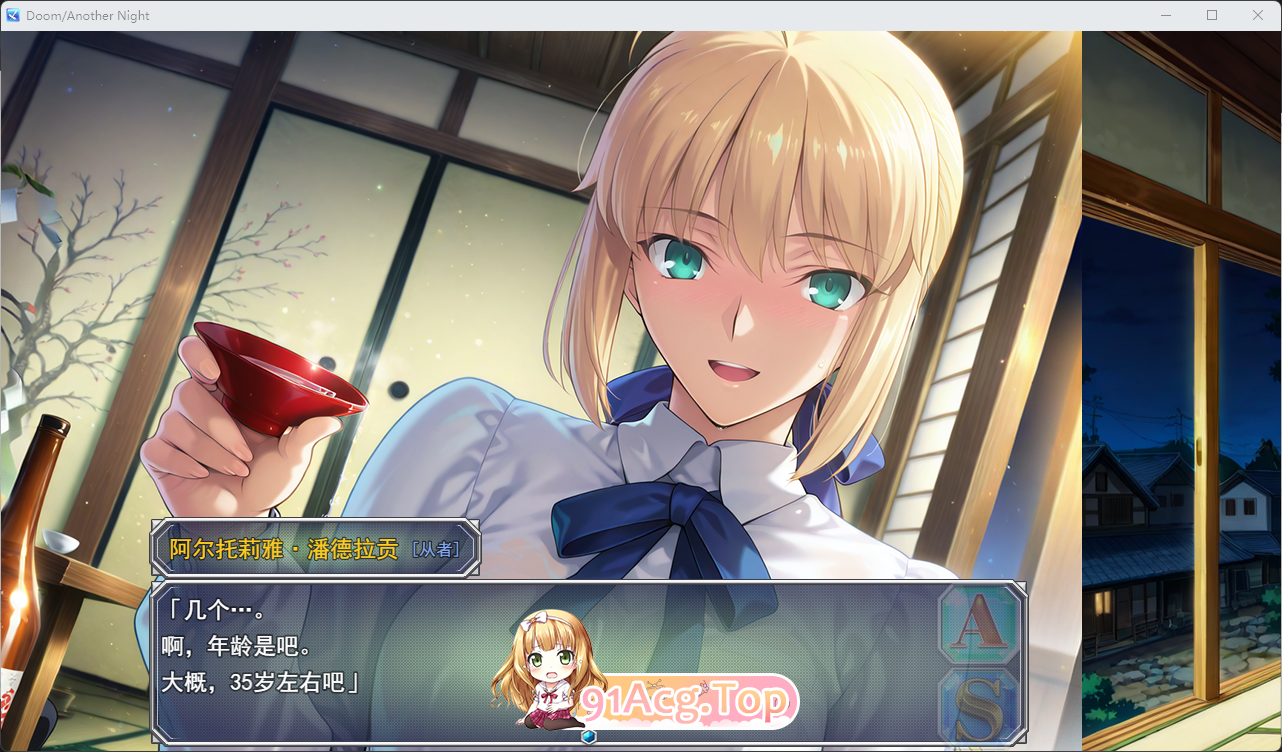Image resolution: width=1282 pixels, height=752 pixels.
Task: Minimize the game window
Action: 1166,15
